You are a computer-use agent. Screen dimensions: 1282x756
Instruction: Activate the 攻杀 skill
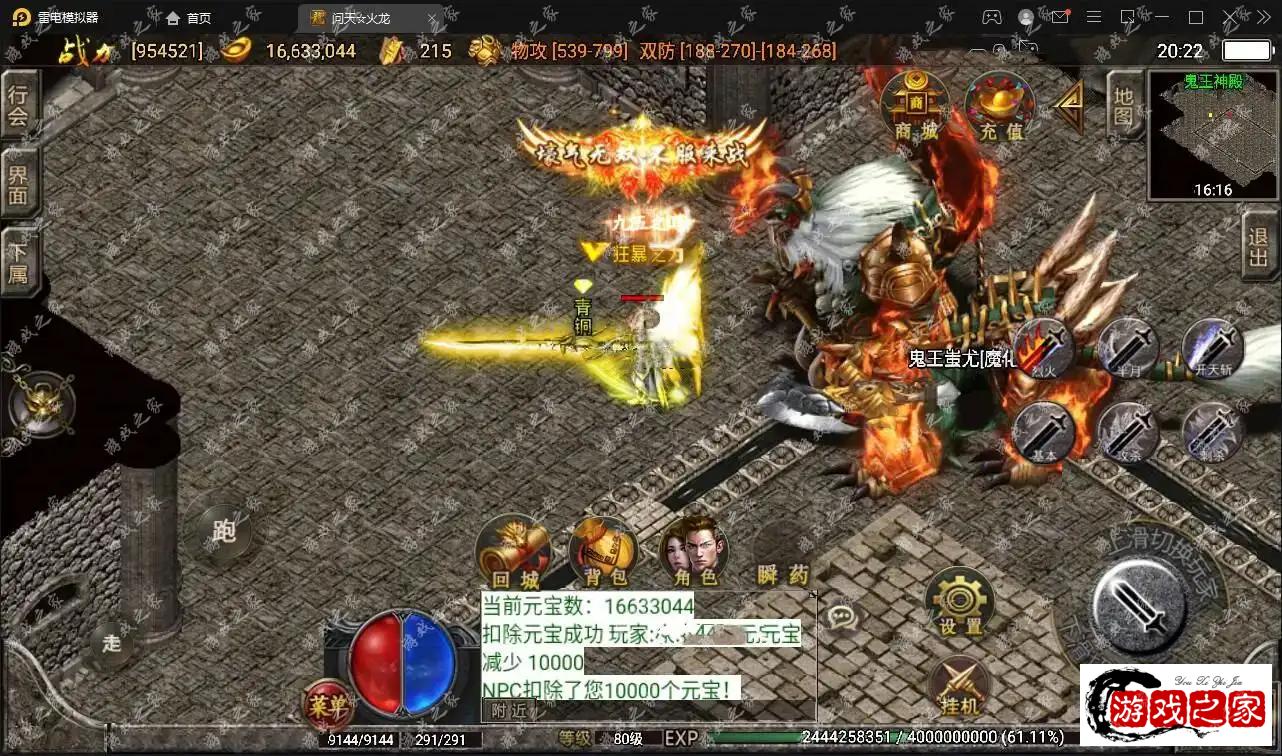coord(1128,432)
